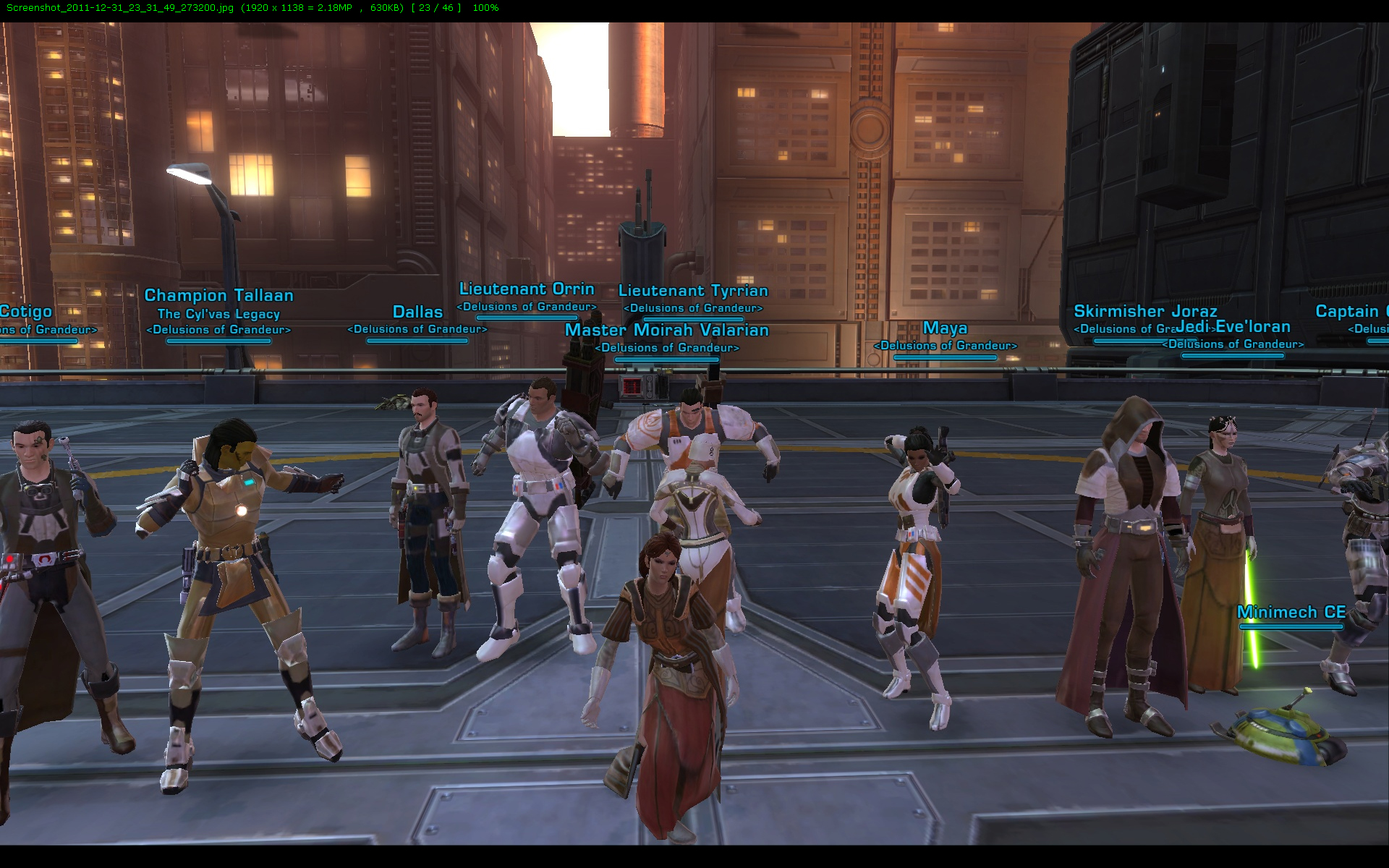Select Champion Tallaan's nameplate
Image resolution: width=1389 pixels, height=868 pixels.
tap(218, 296)
